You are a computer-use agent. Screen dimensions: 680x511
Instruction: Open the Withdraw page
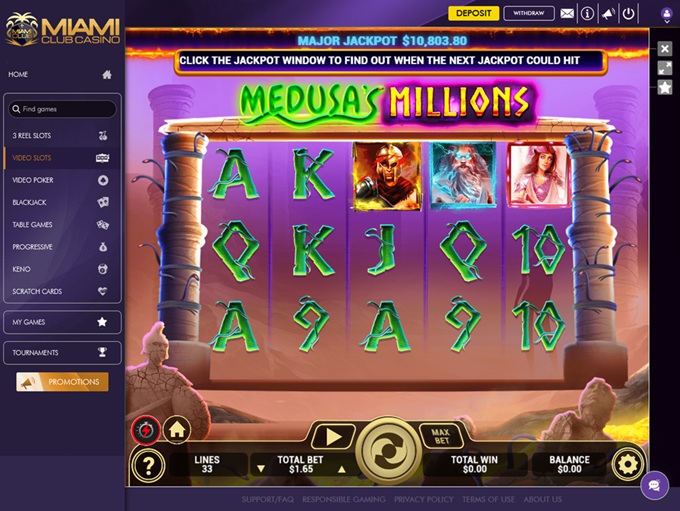coord(529,13)
